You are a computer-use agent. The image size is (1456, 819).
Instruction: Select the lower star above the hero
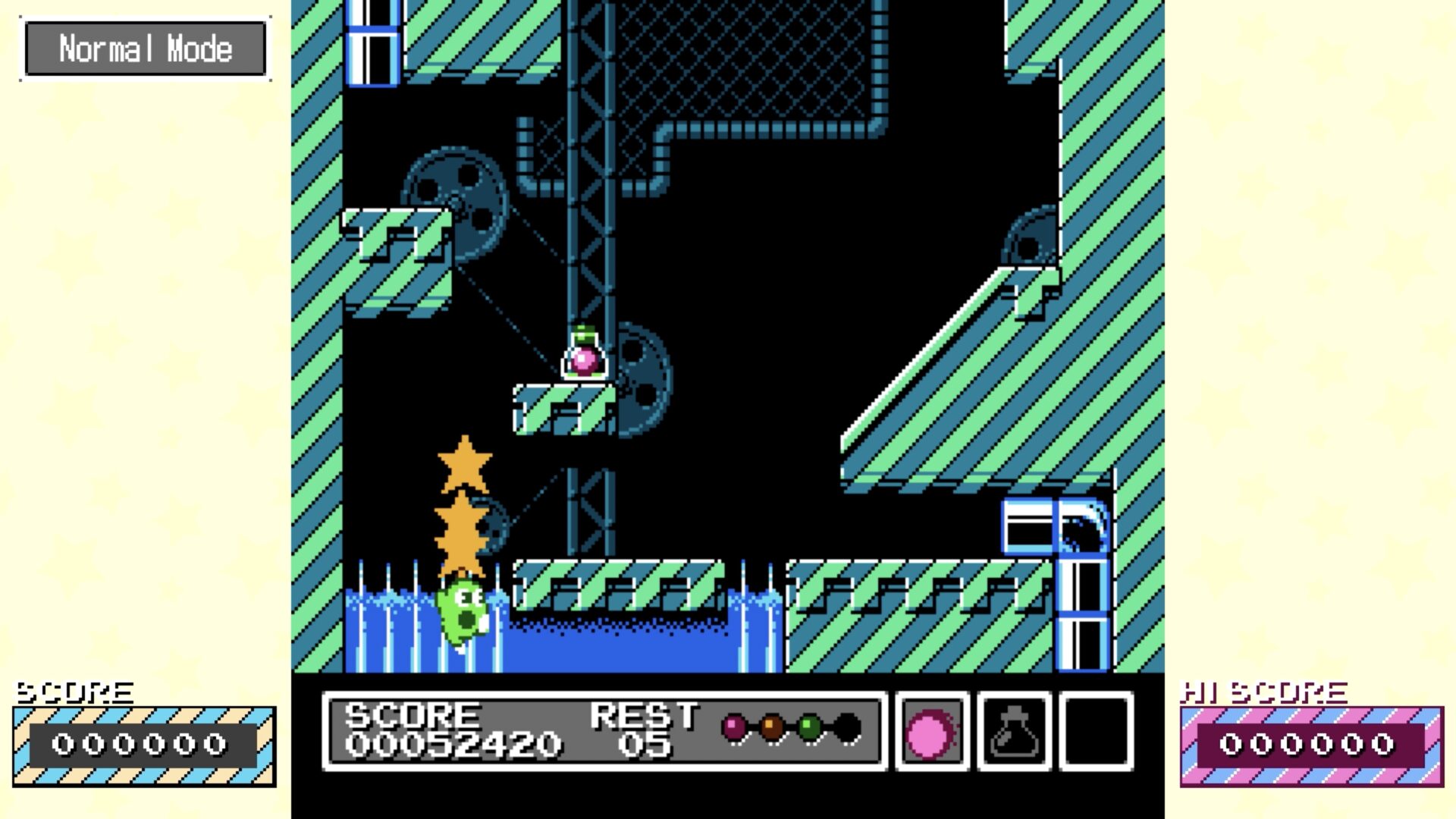(x=460, y=531)
